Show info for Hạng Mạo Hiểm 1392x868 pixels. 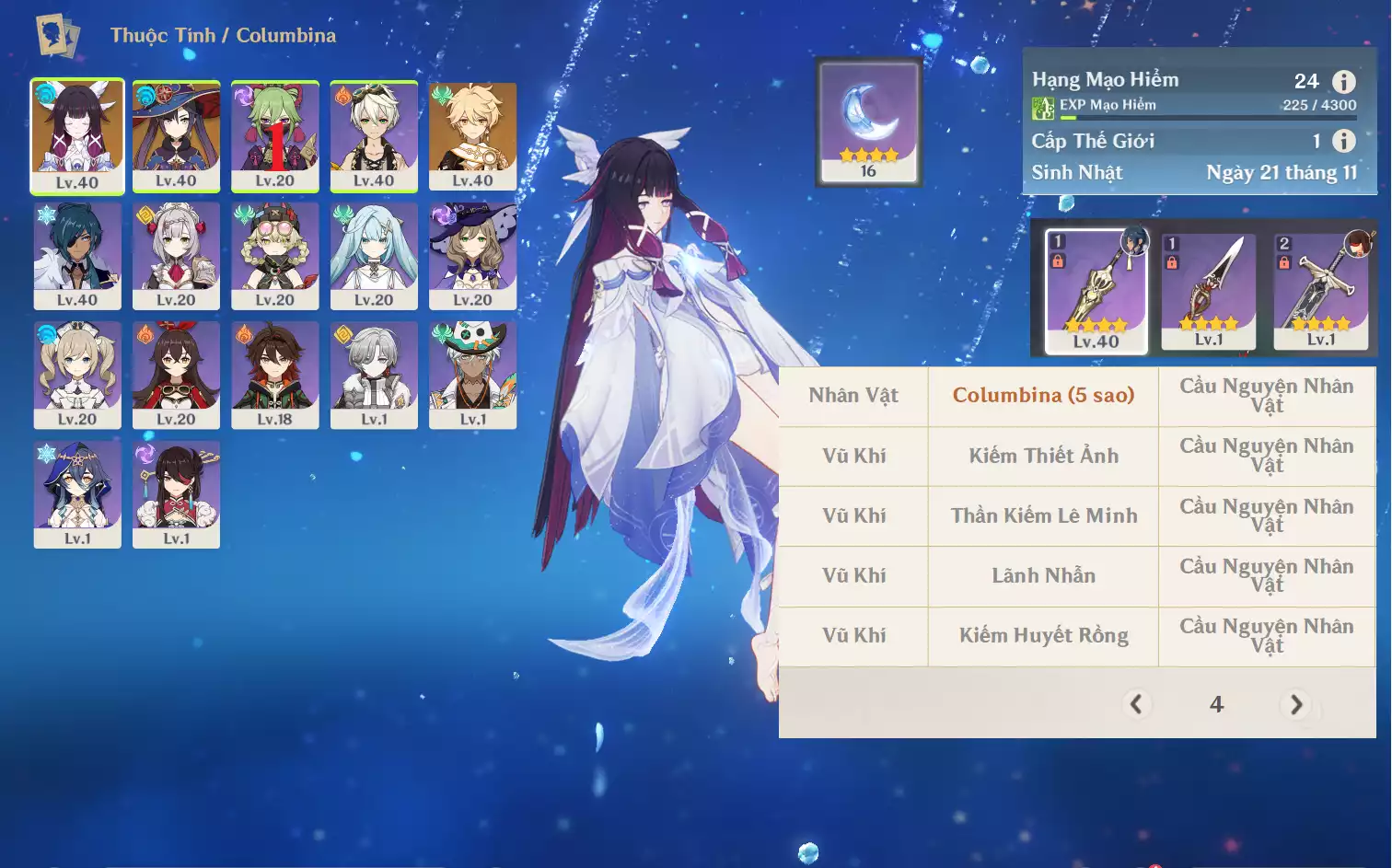pos(1344,82)
